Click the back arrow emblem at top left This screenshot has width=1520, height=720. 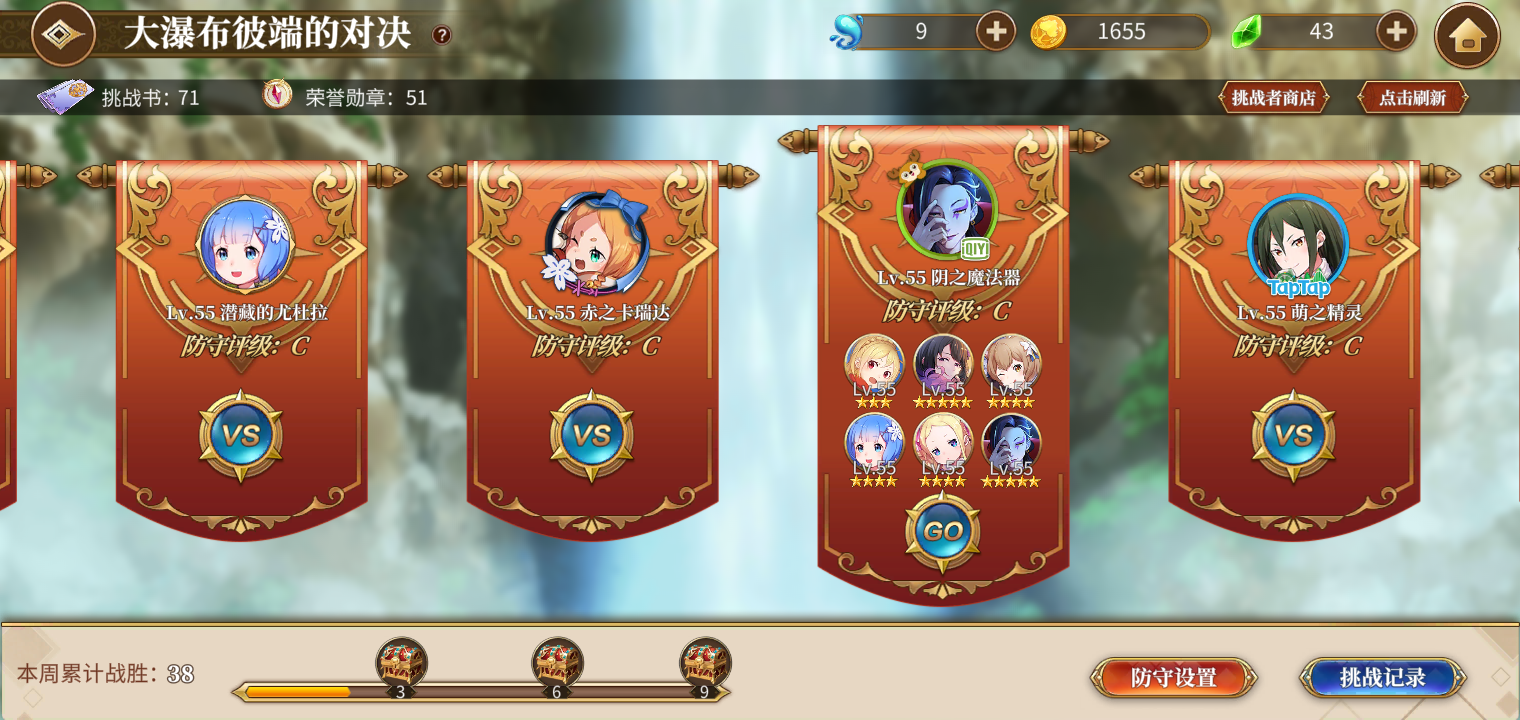click(62, 33)
